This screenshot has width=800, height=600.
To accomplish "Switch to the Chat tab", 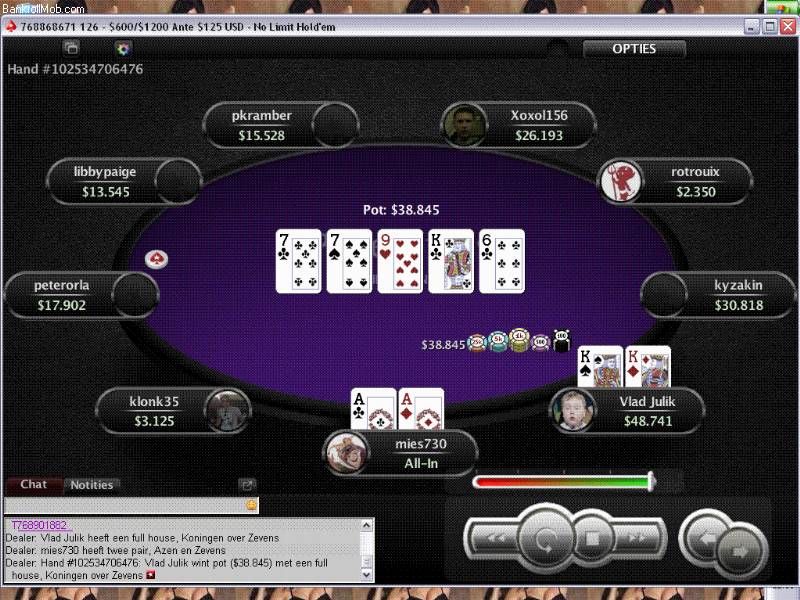I will tap(34, 485).
